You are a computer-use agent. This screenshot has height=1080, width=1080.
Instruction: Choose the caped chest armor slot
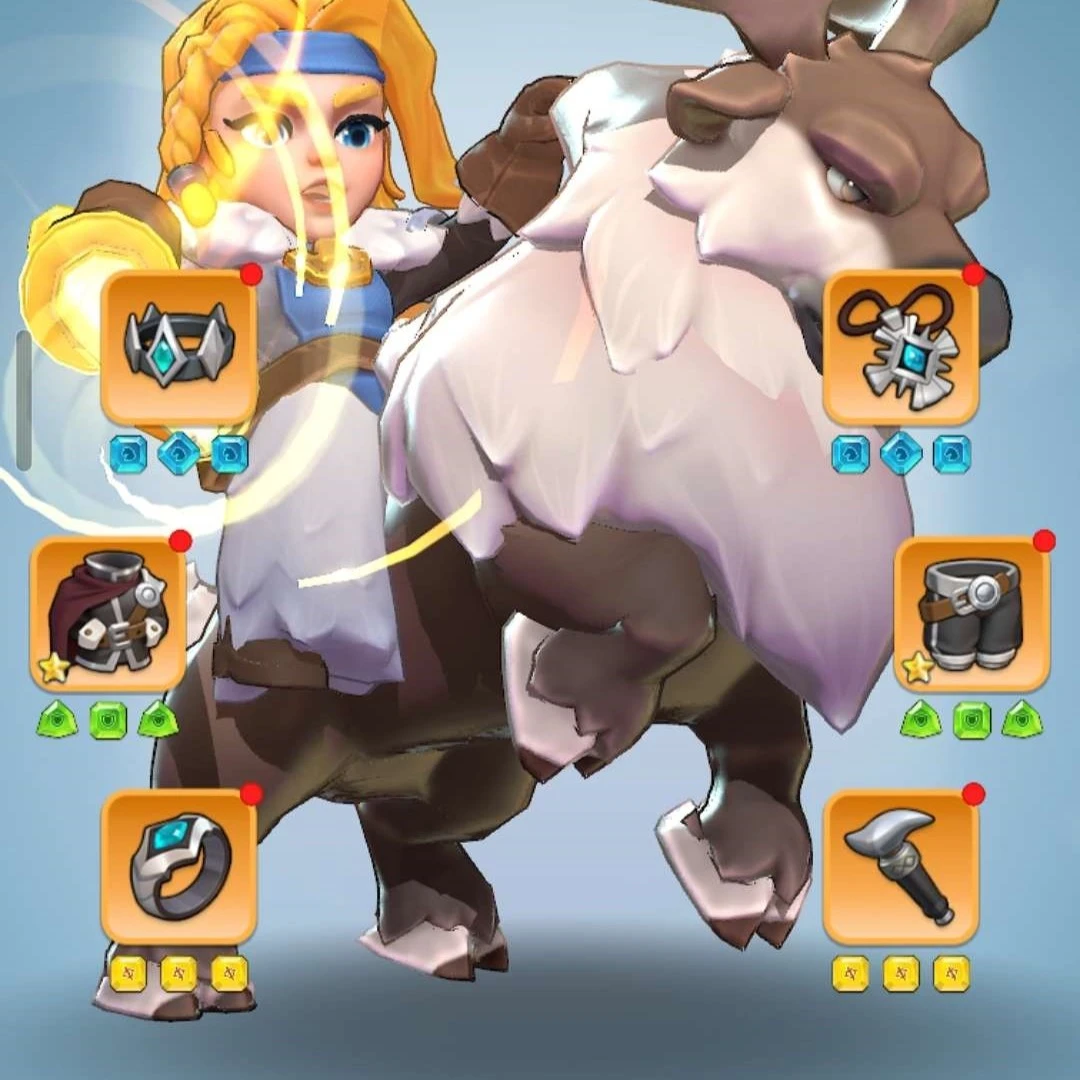coord(108,614)
